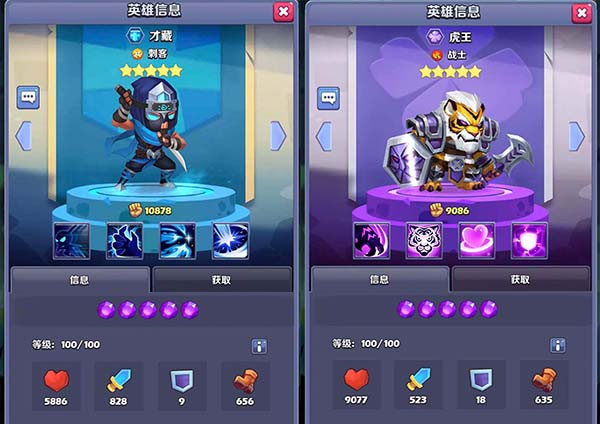The height and width of the screenshot is (424, 600).
Task: Open the chat bubble on 虎王's panel
Action: [x=328, y=97]
